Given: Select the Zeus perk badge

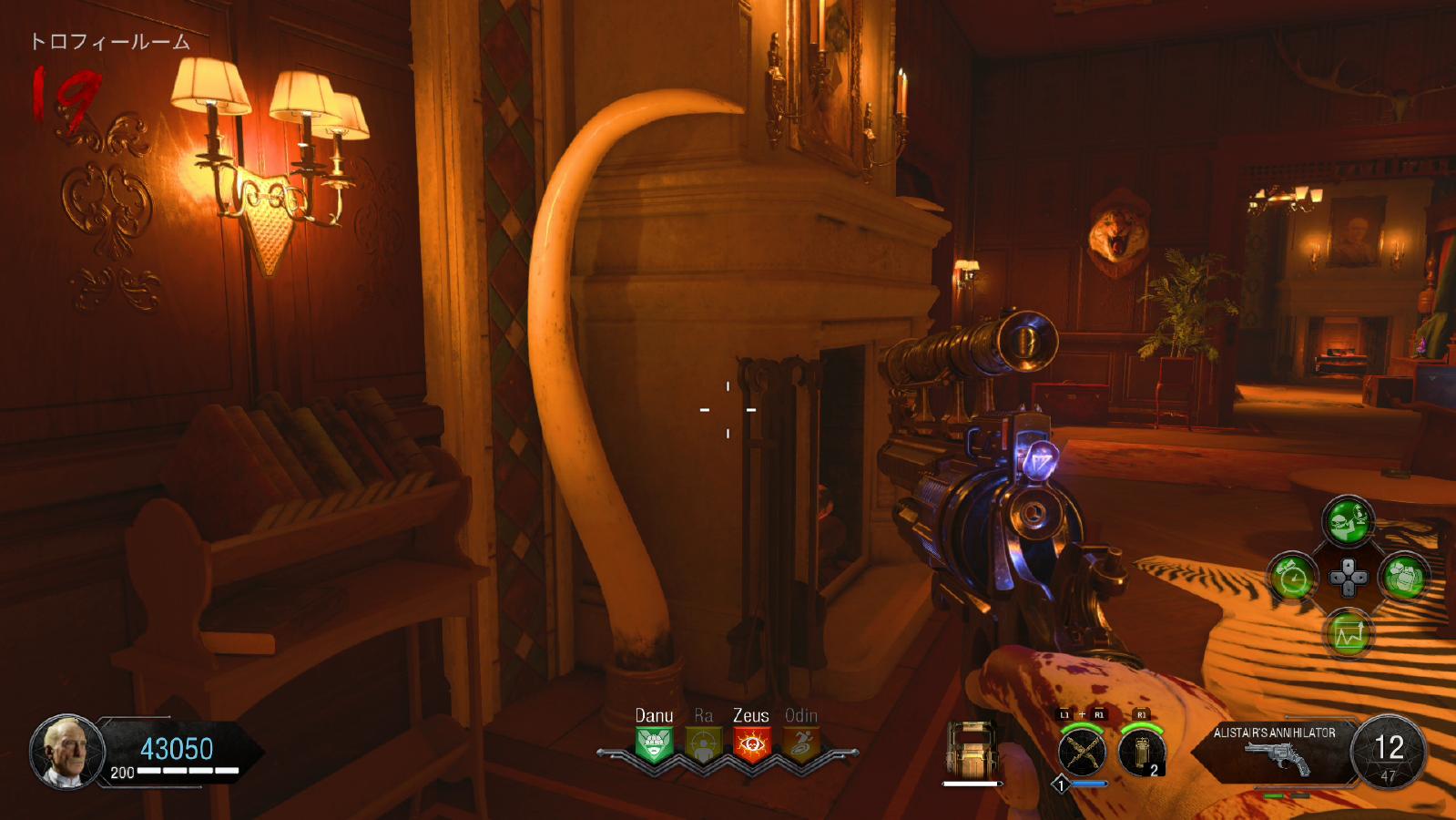Looking at the screenshot, I should (751, 744).
